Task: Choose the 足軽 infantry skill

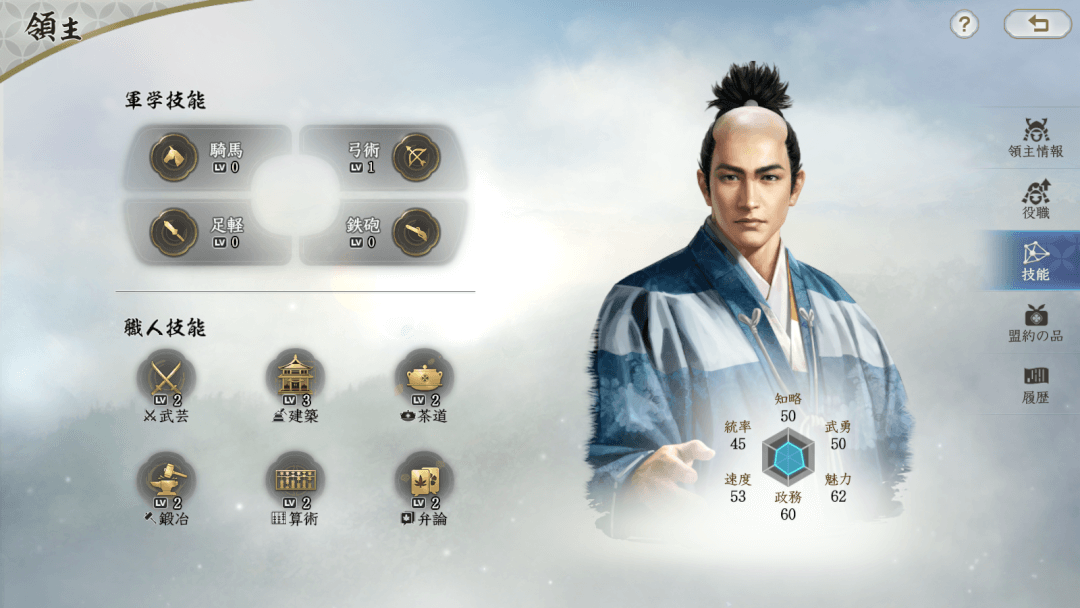Action: 207,232
